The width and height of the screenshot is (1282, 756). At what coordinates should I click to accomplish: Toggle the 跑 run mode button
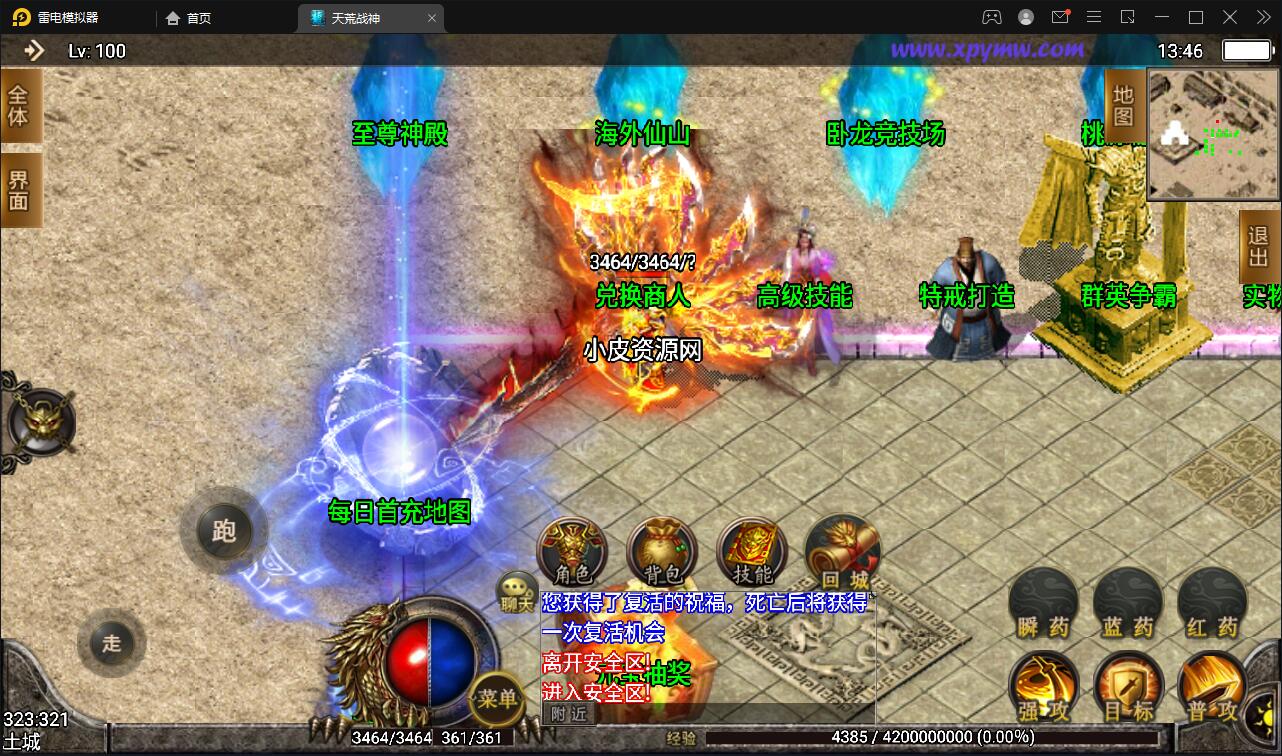point(224,530)
